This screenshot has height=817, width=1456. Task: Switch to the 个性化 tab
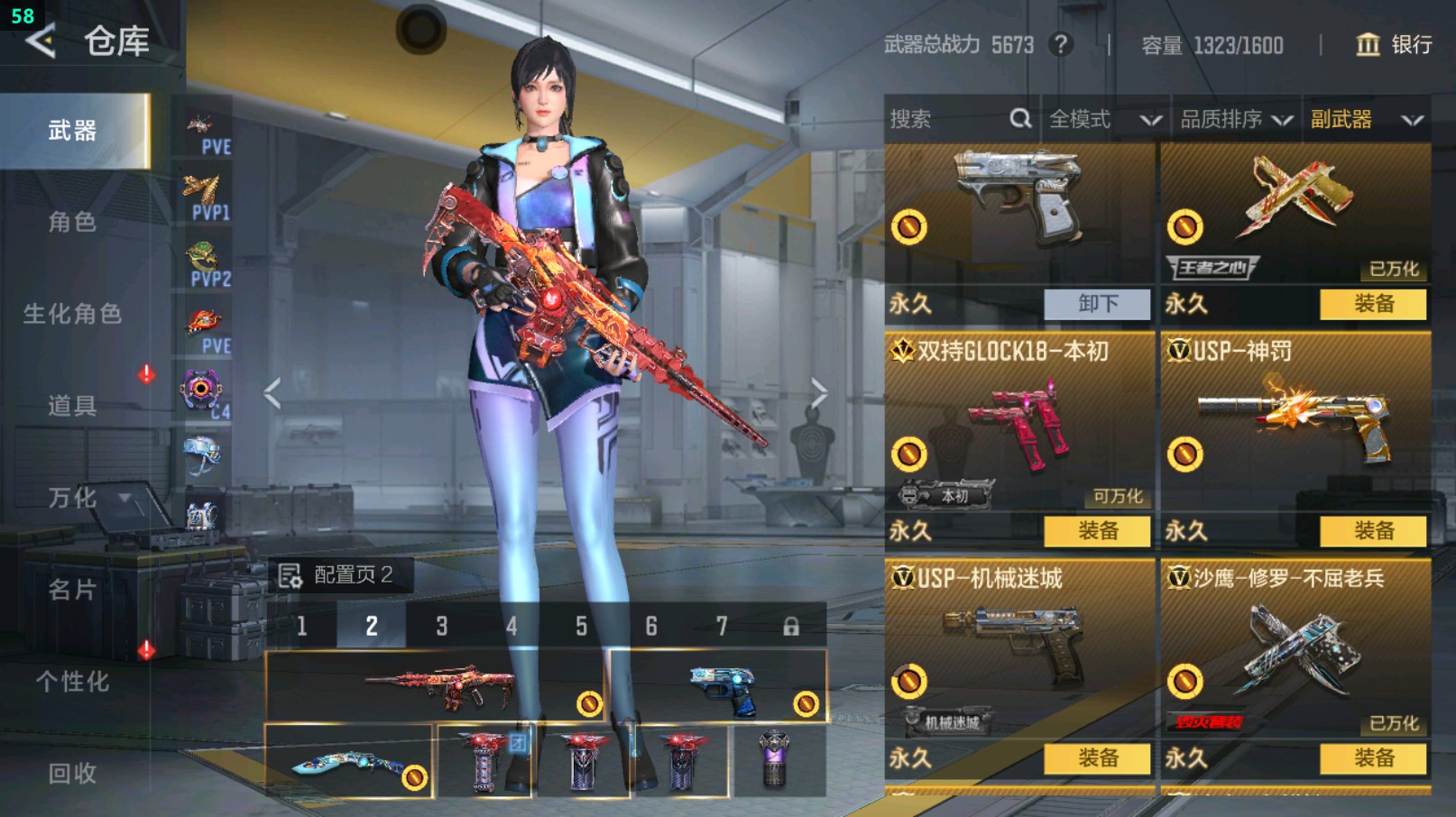[72, 682]
